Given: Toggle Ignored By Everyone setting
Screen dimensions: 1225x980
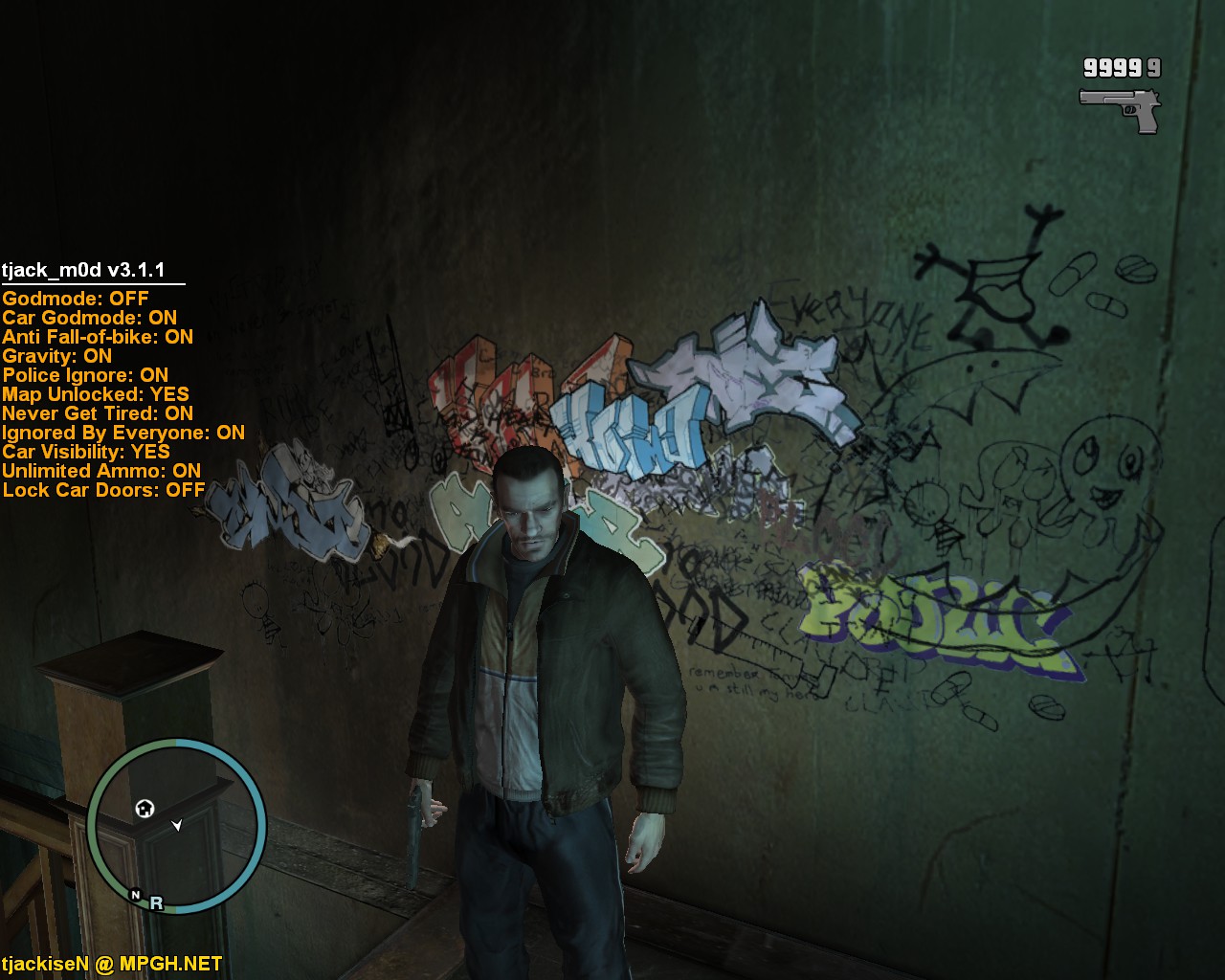Looking at the screenshot, I should tap(123, 433).
